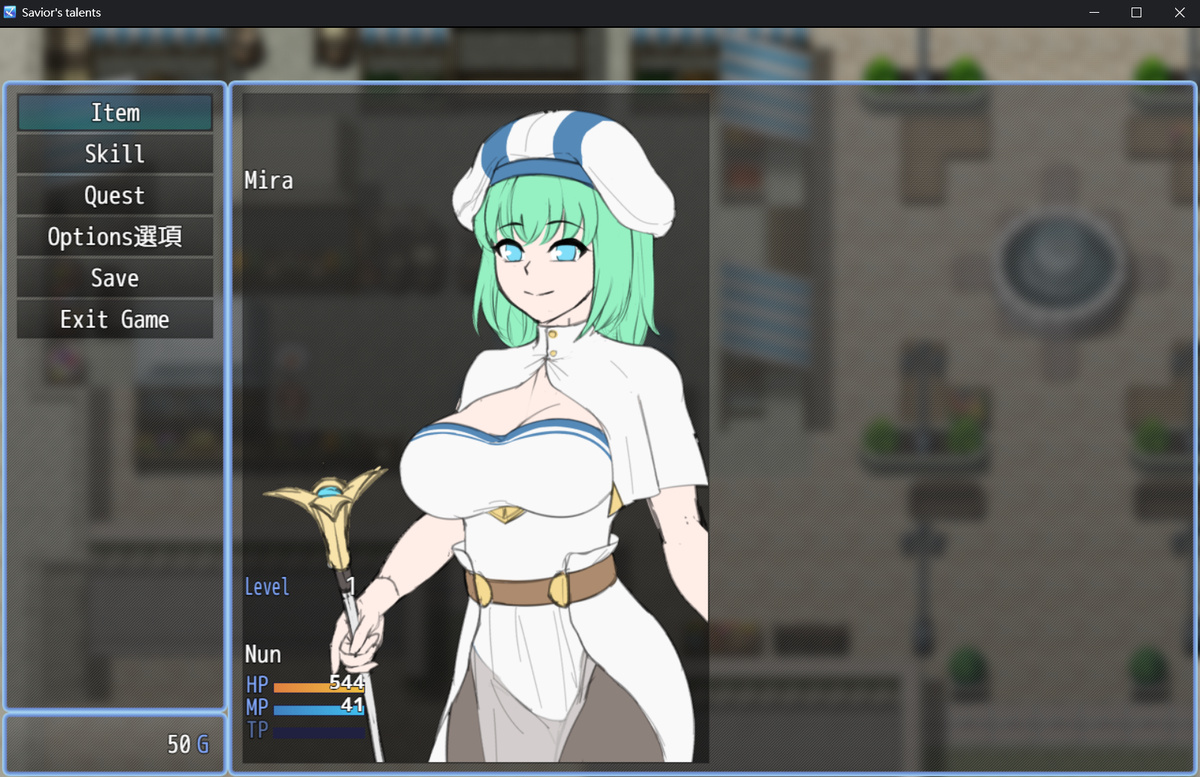This screenshot has height=777, width=1200.
Task: Select Mira's character status panel
Action: pos(475,428)
